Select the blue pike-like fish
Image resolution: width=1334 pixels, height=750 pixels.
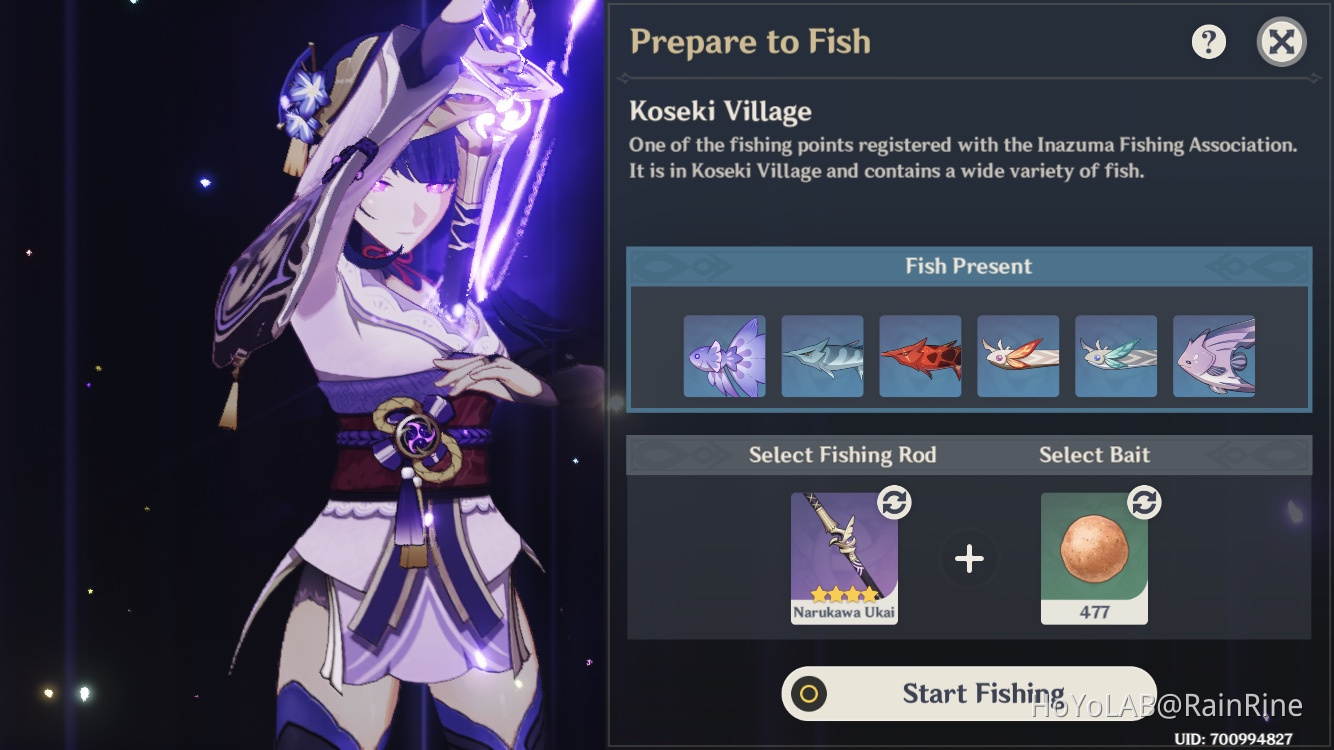tap(822, 354)
